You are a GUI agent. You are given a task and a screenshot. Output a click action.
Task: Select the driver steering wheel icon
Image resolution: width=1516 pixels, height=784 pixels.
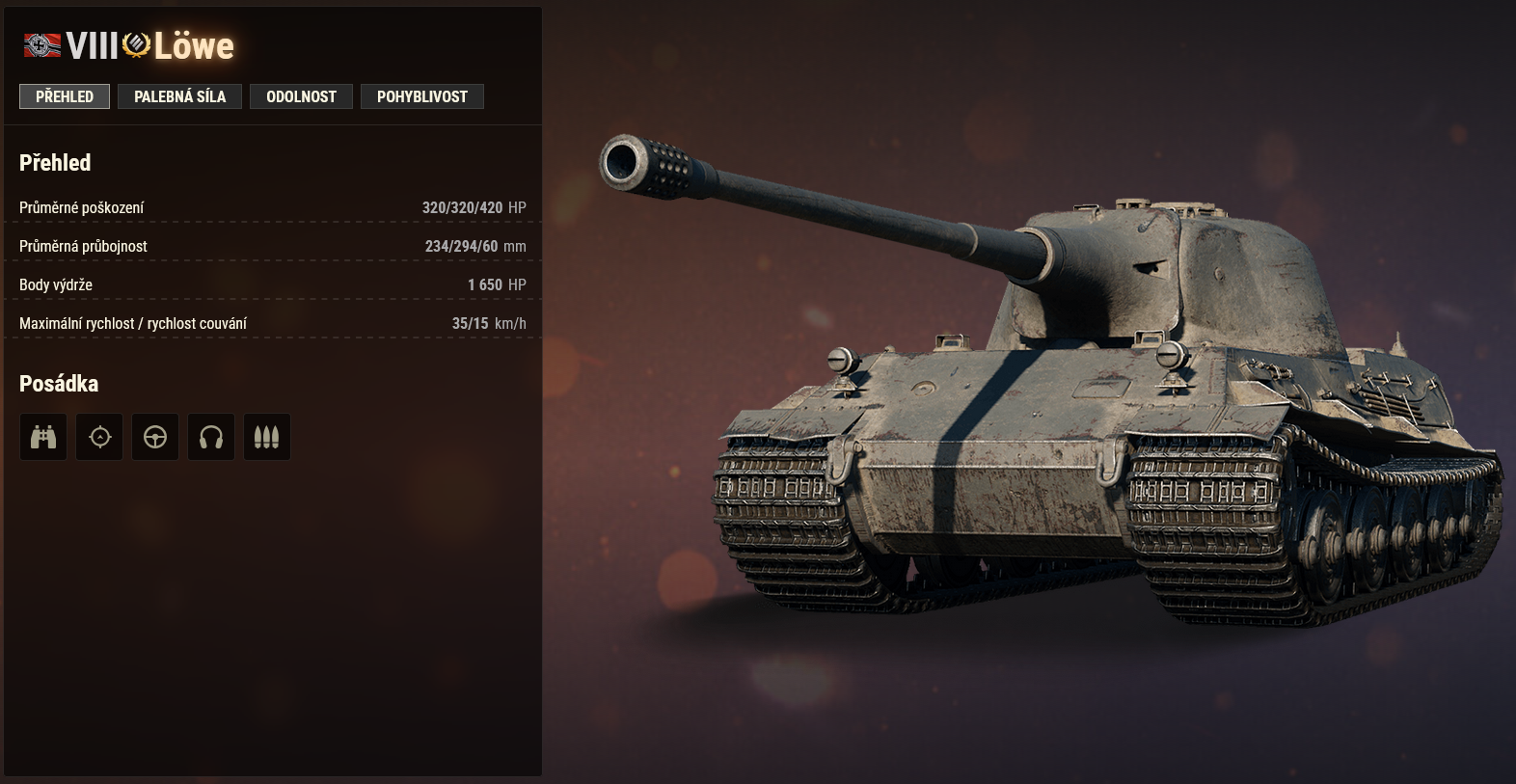pyautogui.click(x=155, y=436)
